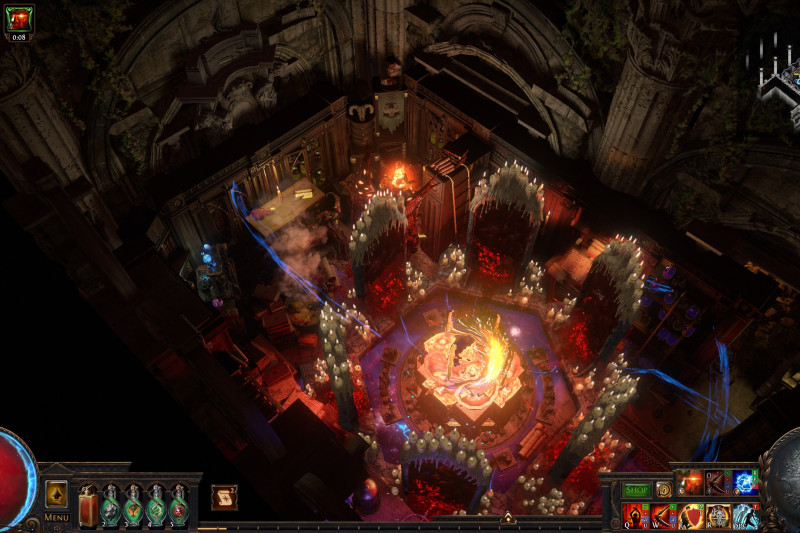Select the blue lightning orb skill
Screen dimensions: 800x533
745,483
